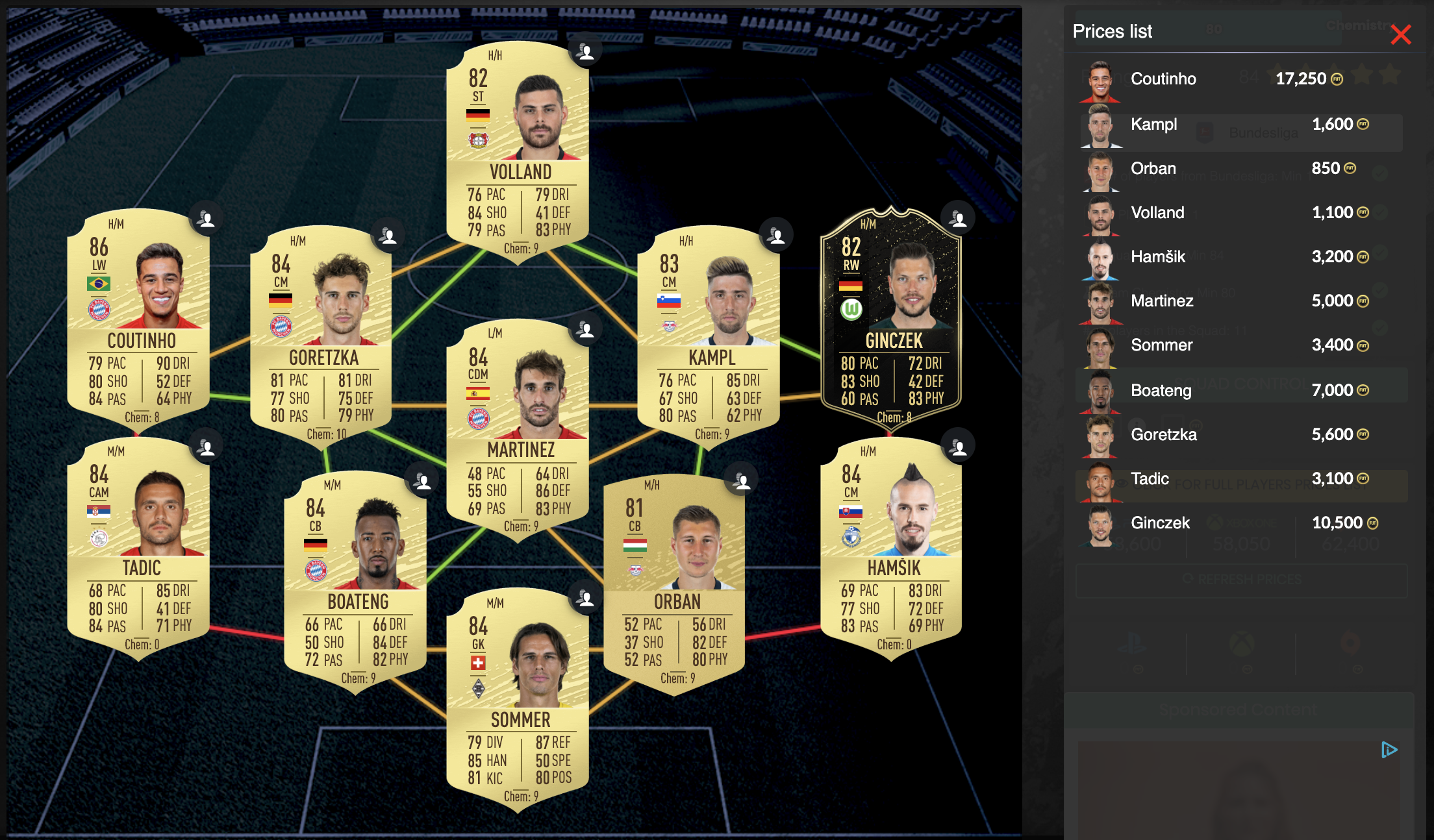The width and height of the screenshot is (1434, 840).
Task: Click the FUT coin icon beside Coutinho's price
Action: (x=1337, y=79)
